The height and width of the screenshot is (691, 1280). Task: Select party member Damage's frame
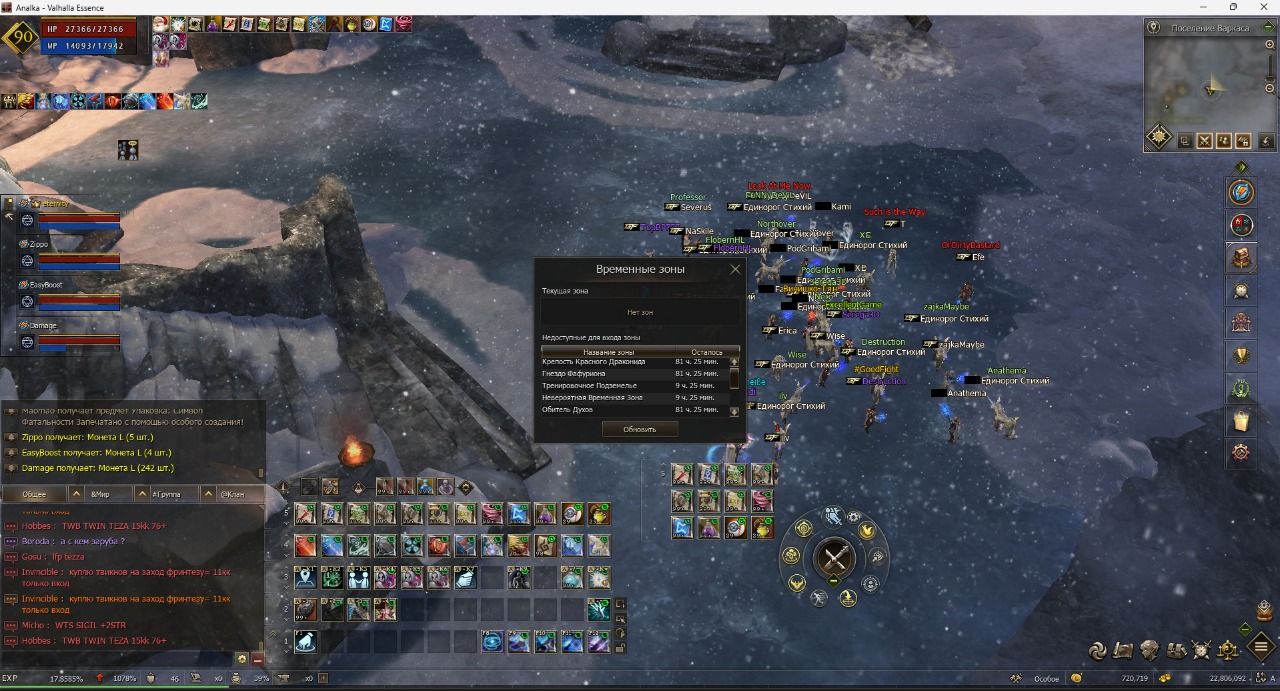(68, 337)
